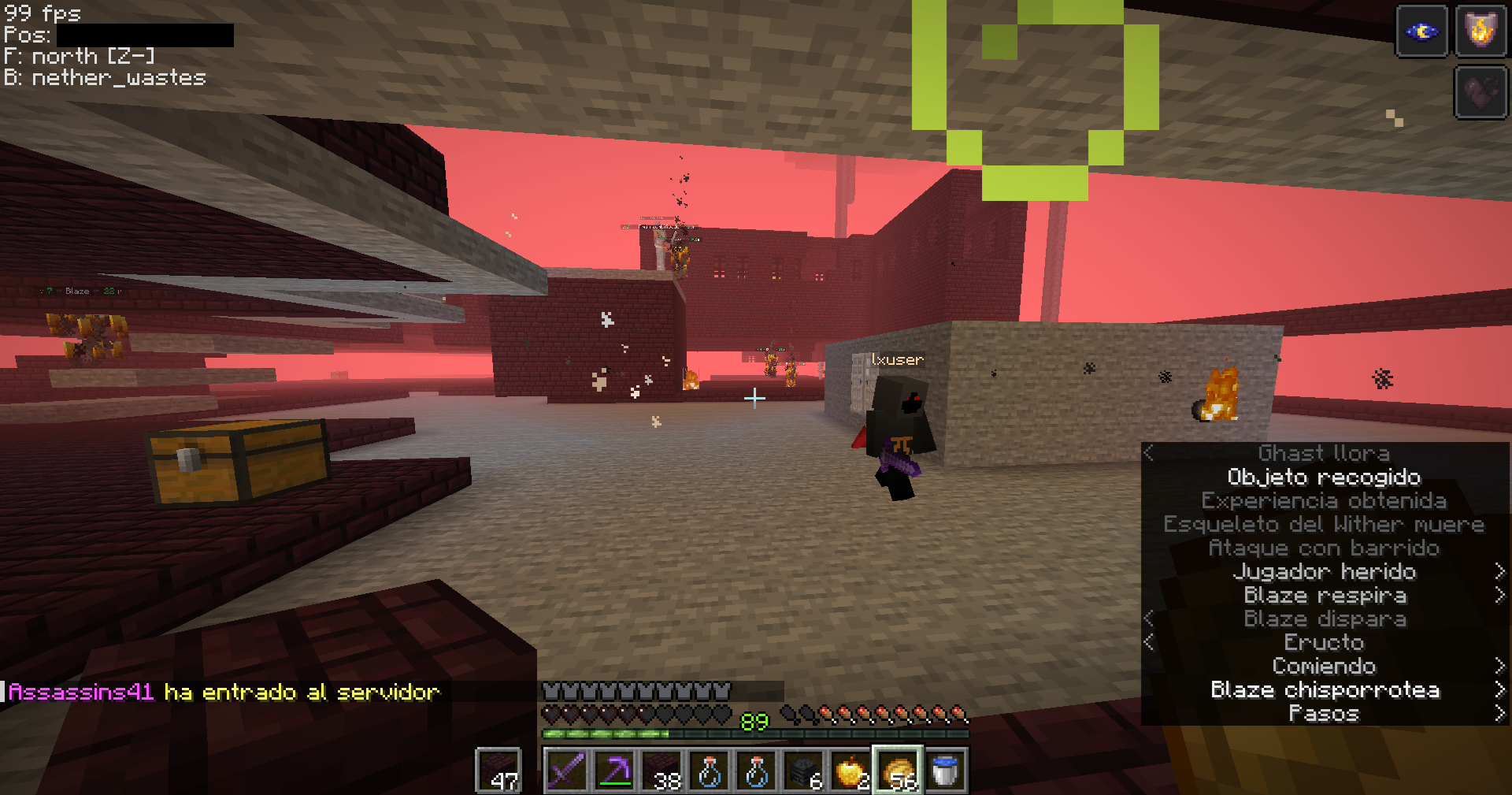Image resolution: width=1512 pixels, height=795 pixels.
Task: Click the offhand nether bricks stack of 47
Action: point(498,771)
